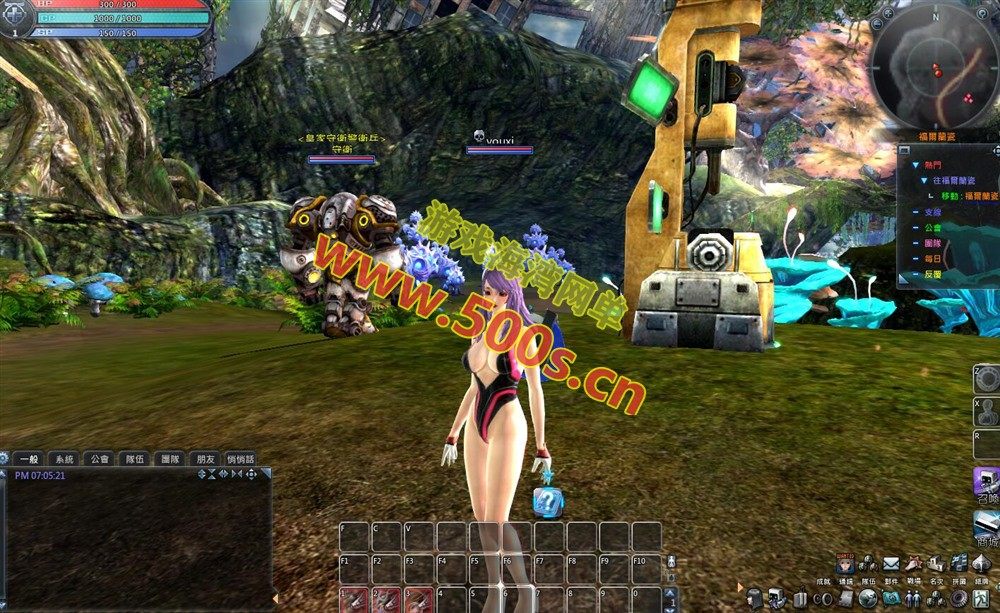The height and width of the screenshot is (613, 1000).
Task: Open the 悄悄話 whisper tab
Action: (241, 459)
